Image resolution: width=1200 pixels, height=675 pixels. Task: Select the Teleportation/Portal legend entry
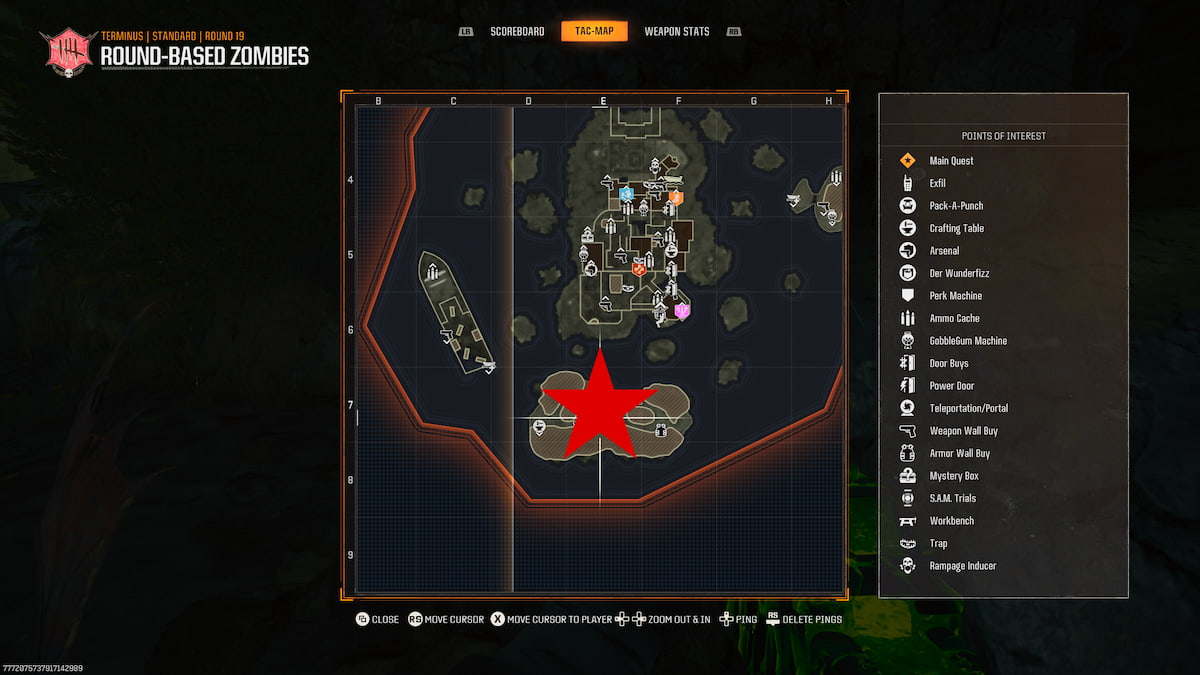[968, 408]
